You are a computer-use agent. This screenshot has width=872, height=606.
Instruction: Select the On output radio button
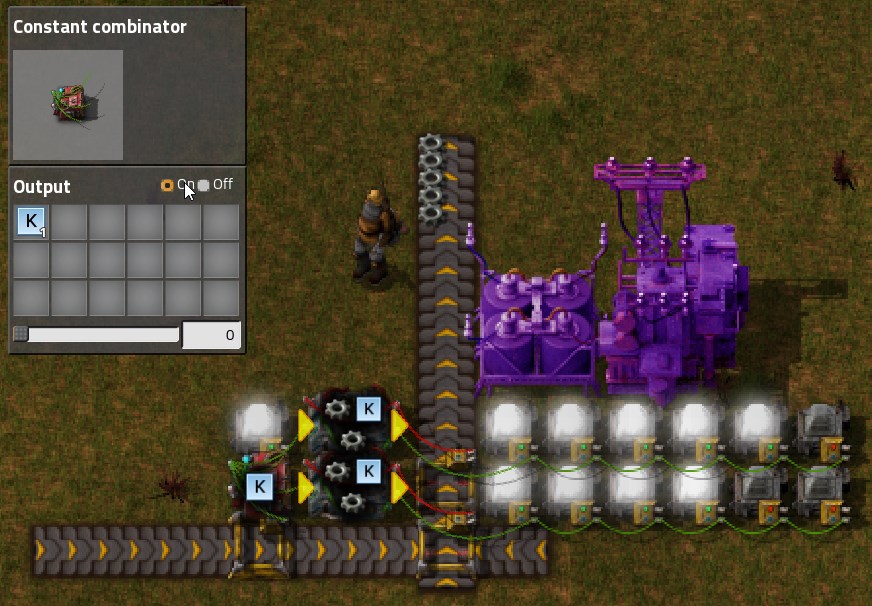(167, 185)
